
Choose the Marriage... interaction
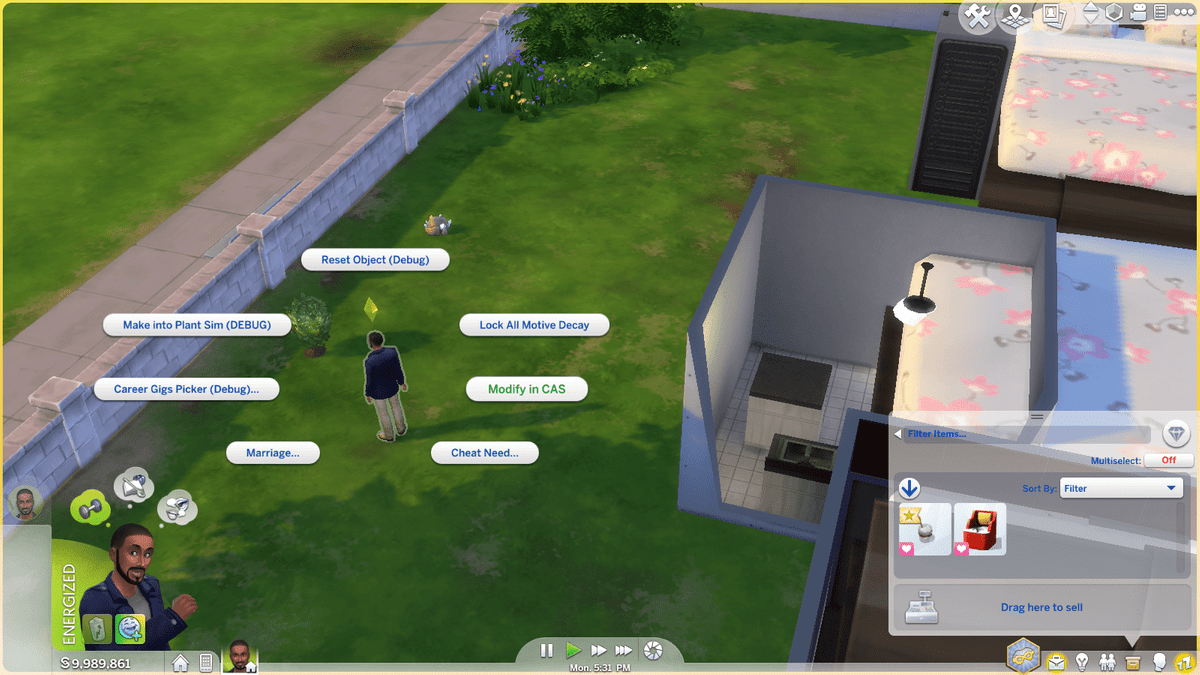click(273, 453)
